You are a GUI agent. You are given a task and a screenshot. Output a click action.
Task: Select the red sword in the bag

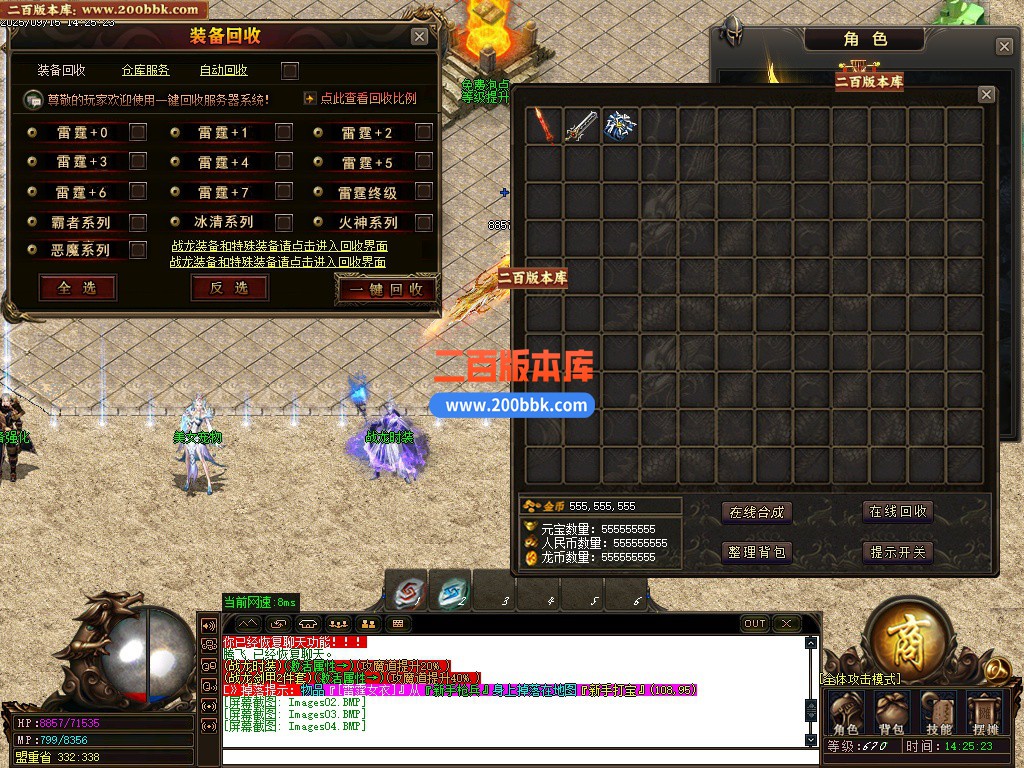tap(543, 126)
